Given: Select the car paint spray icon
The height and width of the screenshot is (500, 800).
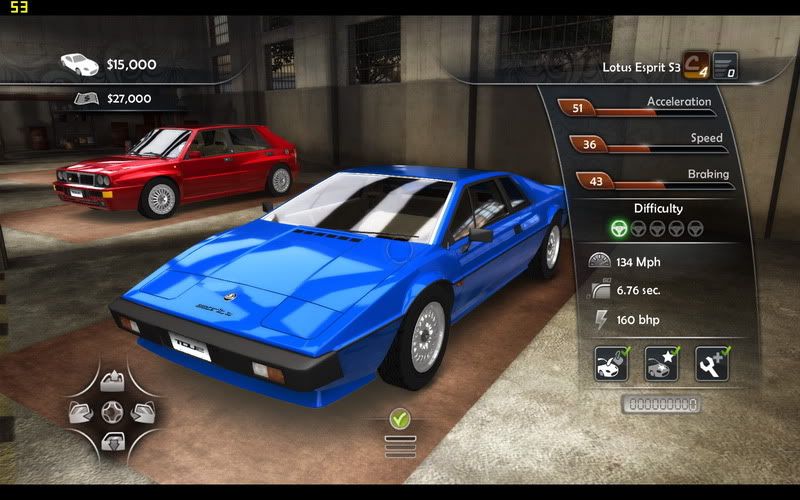Looking at the screenshot, I should (611, 363).
